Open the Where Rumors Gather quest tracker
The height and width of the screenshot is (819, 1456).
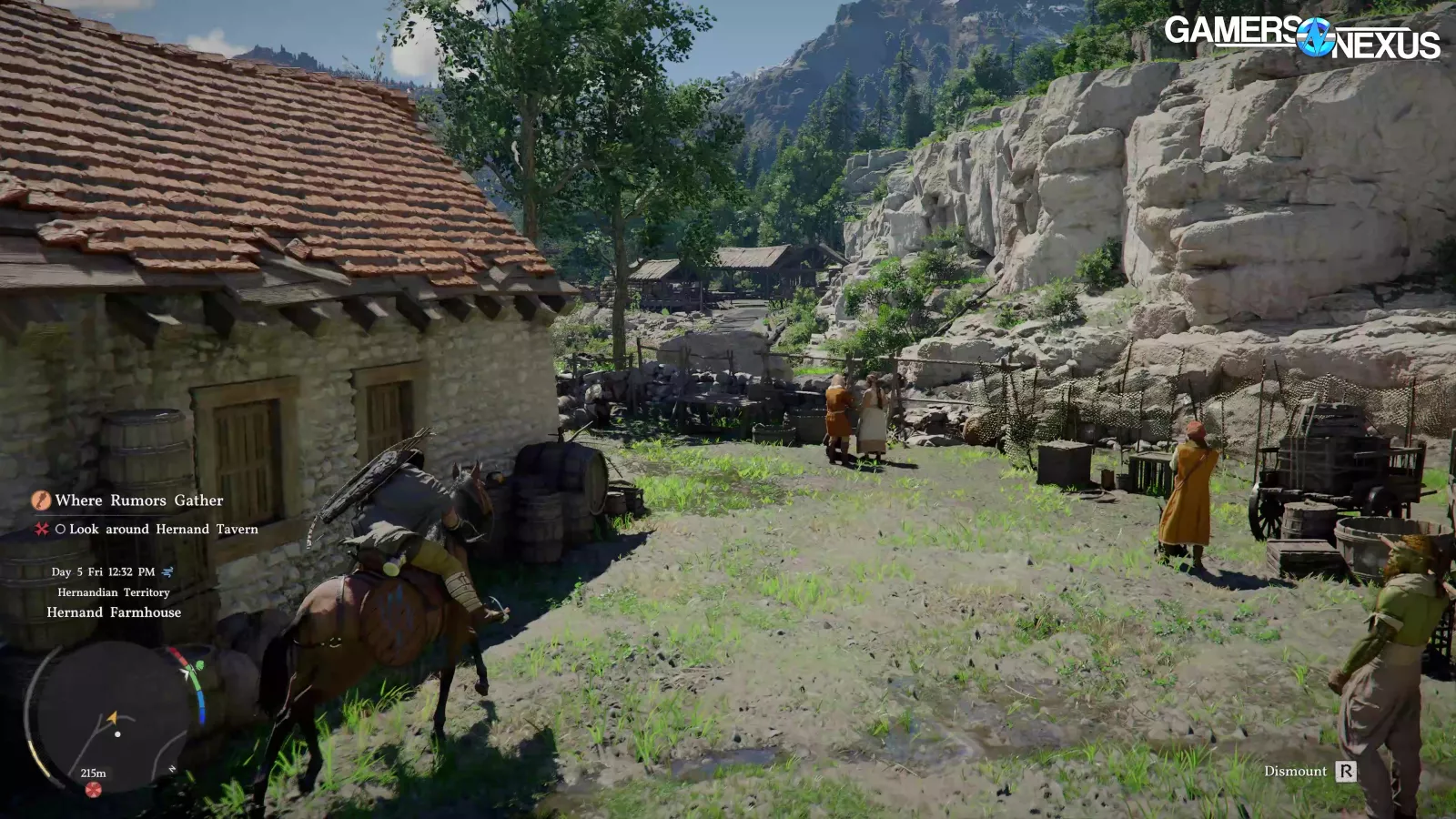pyautogui.click(x=138, y=500)
